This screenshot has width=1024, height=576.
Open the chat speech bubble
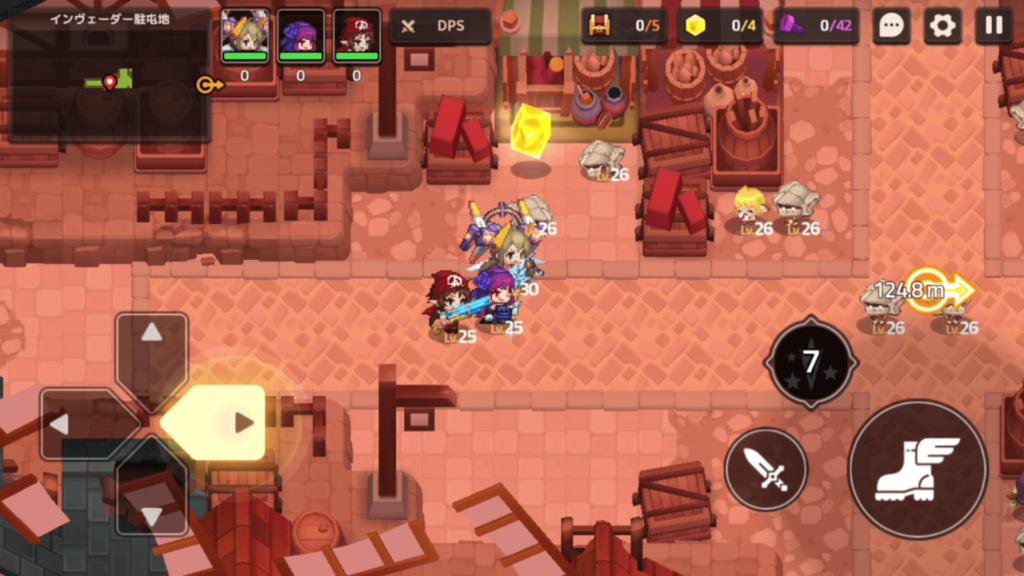890,26
